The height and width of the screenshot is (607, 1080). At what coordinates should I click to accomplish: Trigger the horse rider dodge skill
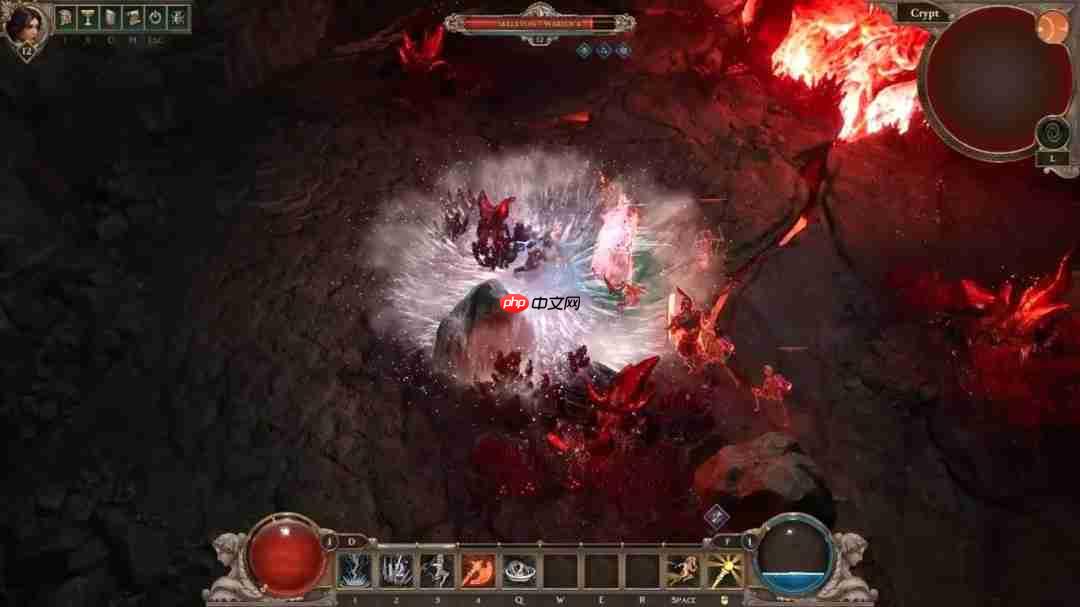tap(683, 571)
